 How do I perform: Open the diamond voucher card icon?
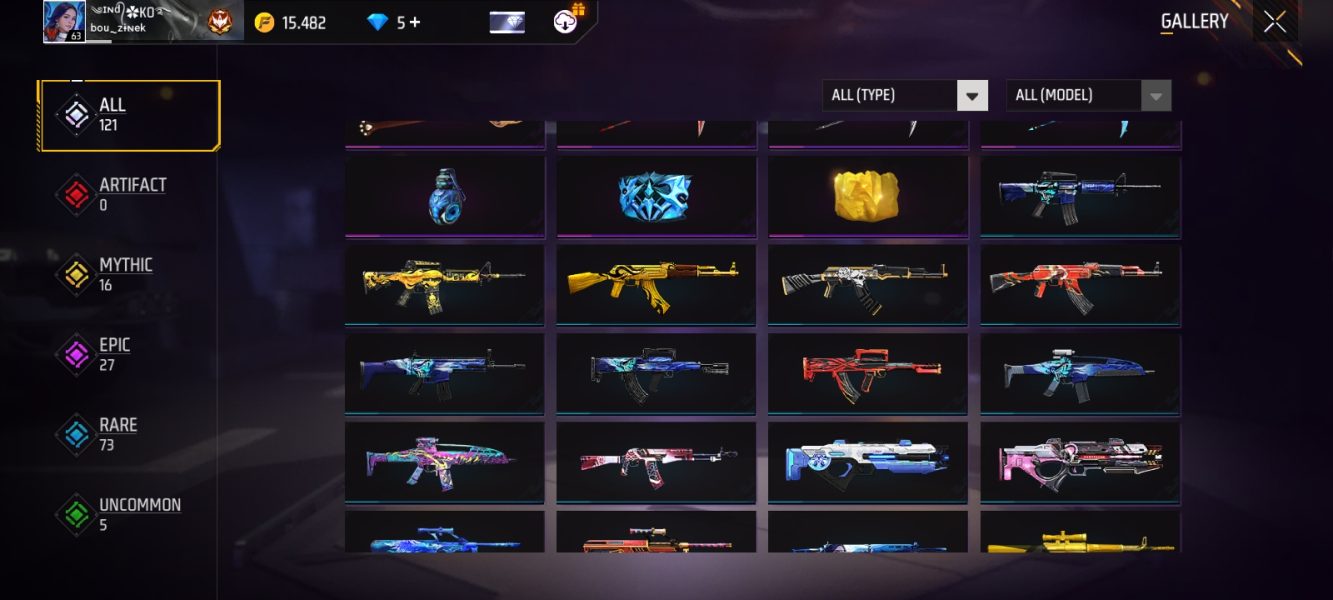507,22
